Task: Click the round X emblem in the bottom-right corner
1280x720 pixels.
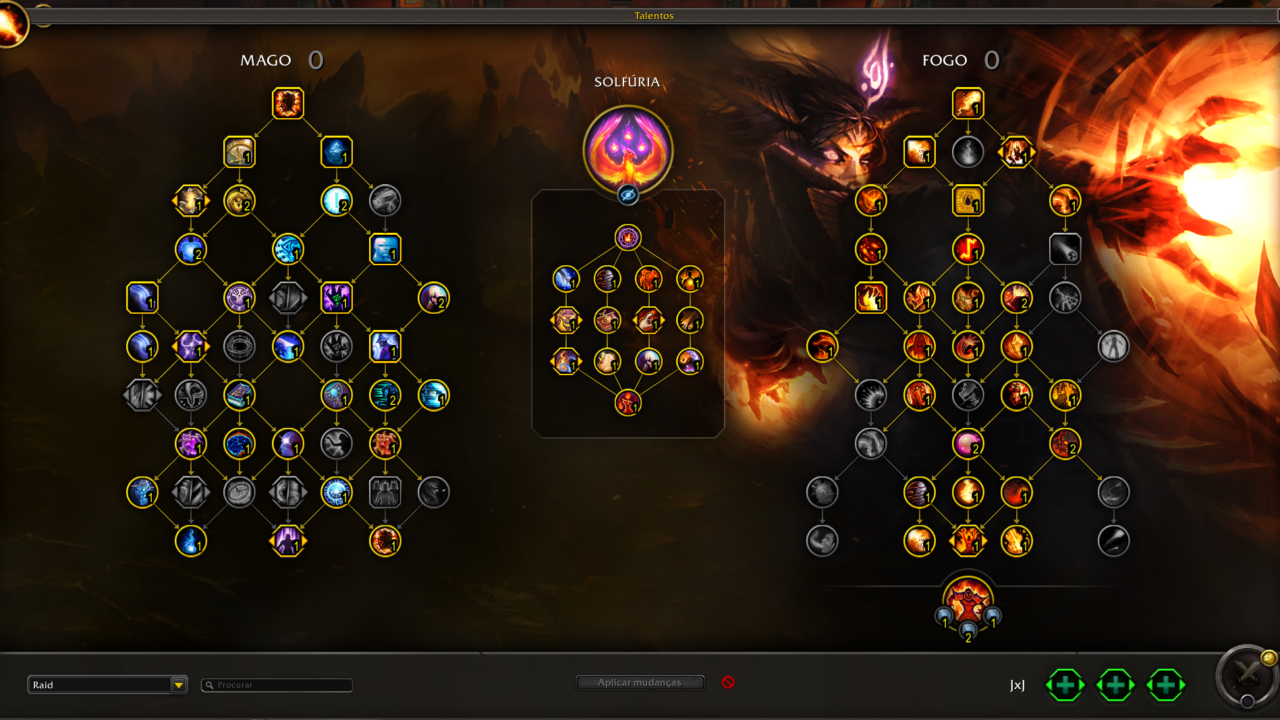Action: coord(1247,678)
